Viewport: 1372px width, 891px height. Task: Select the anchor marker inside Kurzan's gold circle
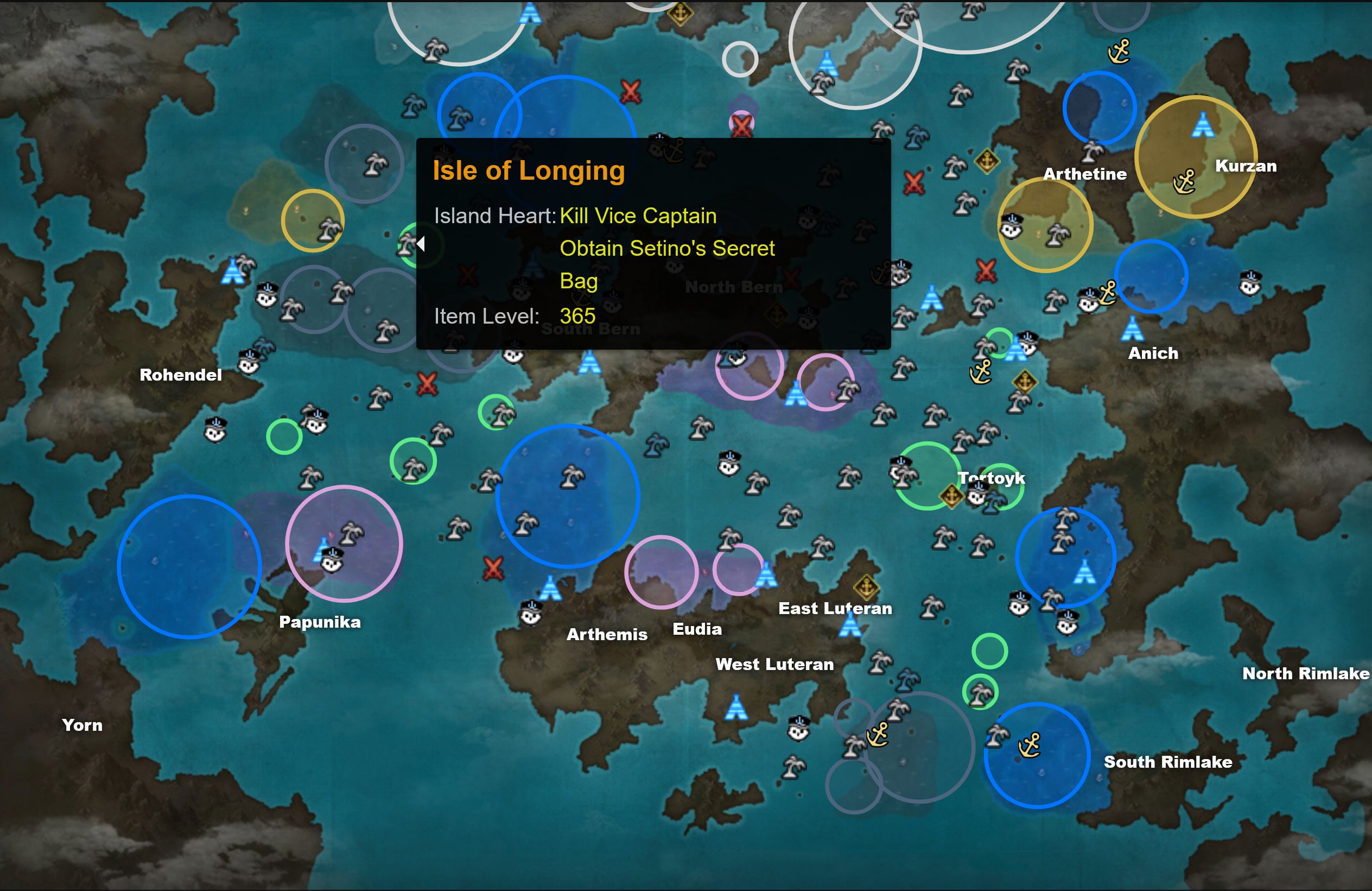[1185, 182]
